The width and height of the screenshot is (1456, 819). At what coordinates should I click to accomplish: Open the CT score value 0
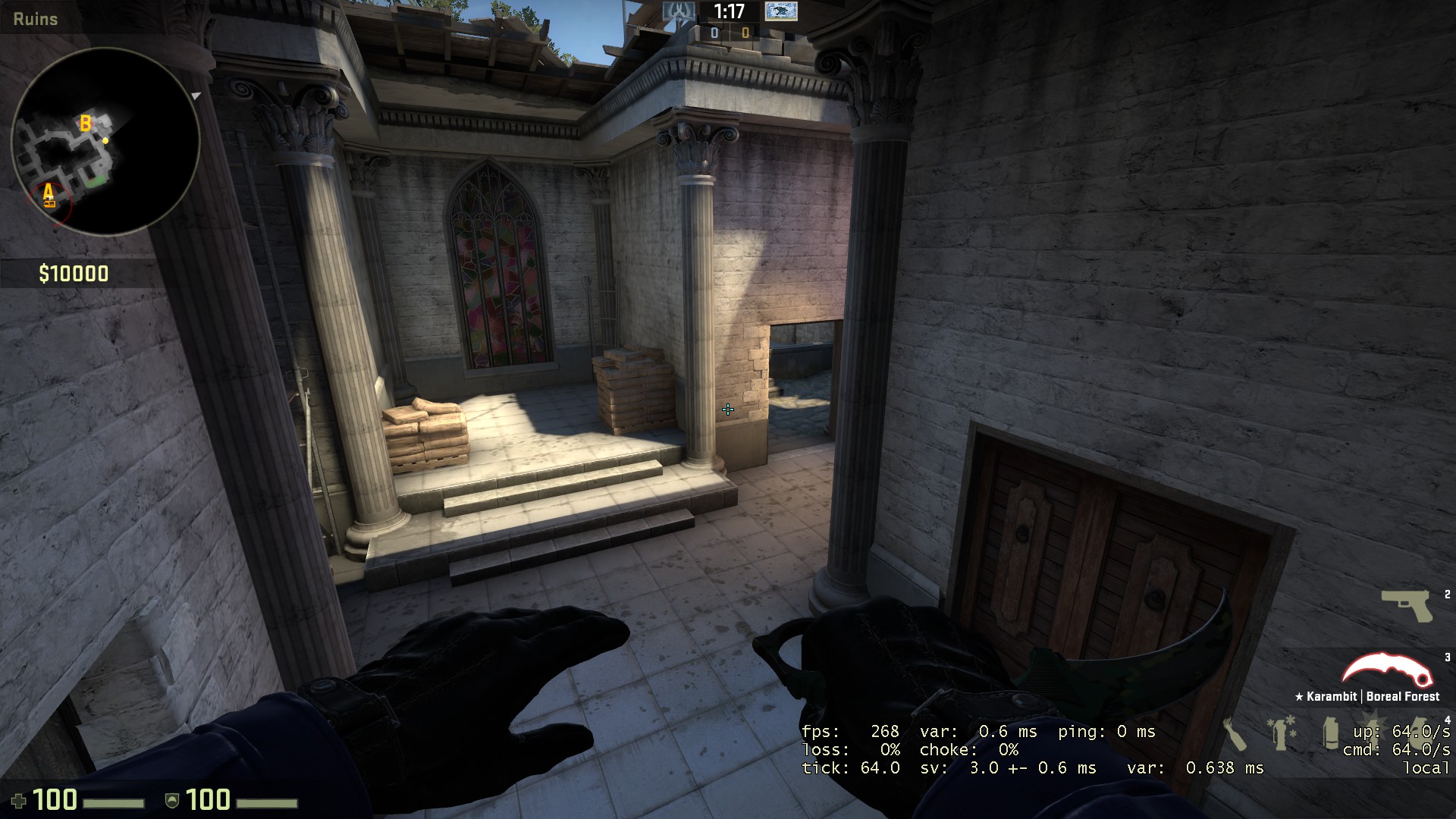pos(714,33)
